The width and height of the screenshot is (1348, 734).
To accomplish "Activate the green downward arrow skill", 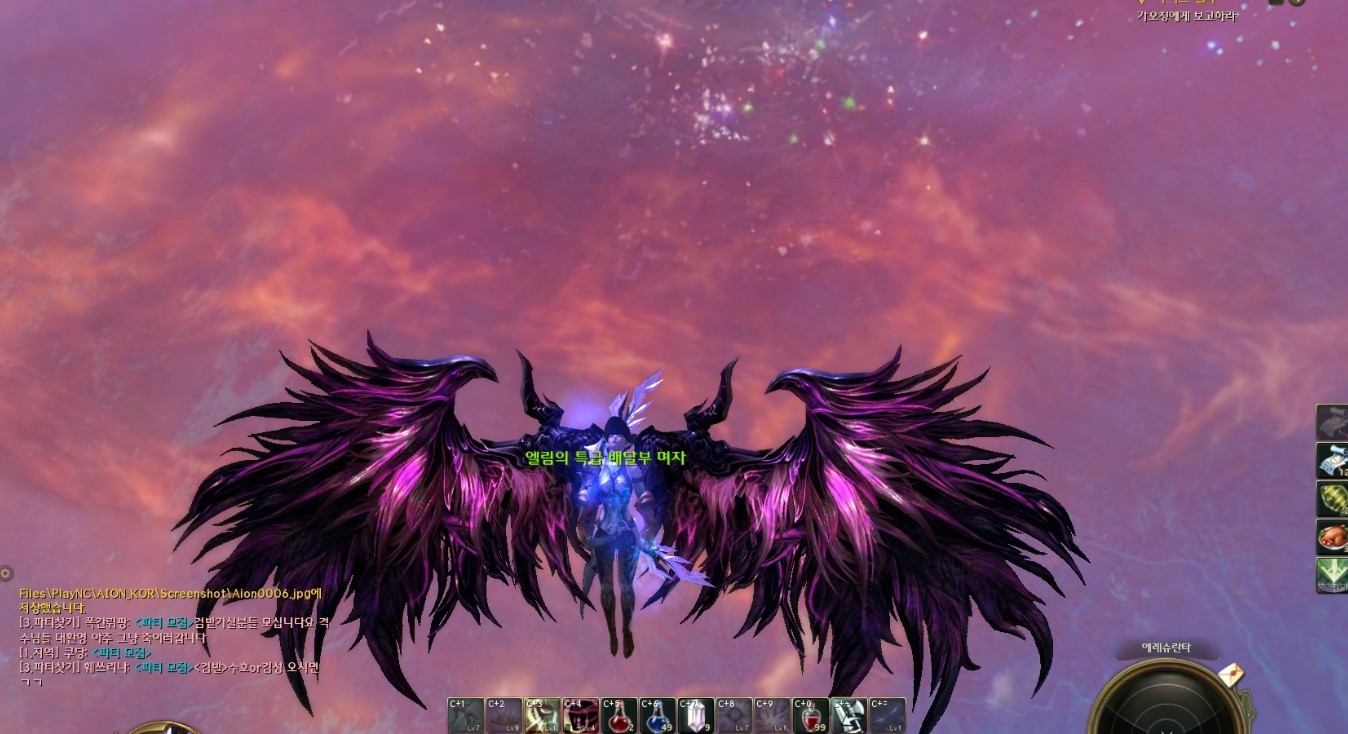I will pos(1332,575).
